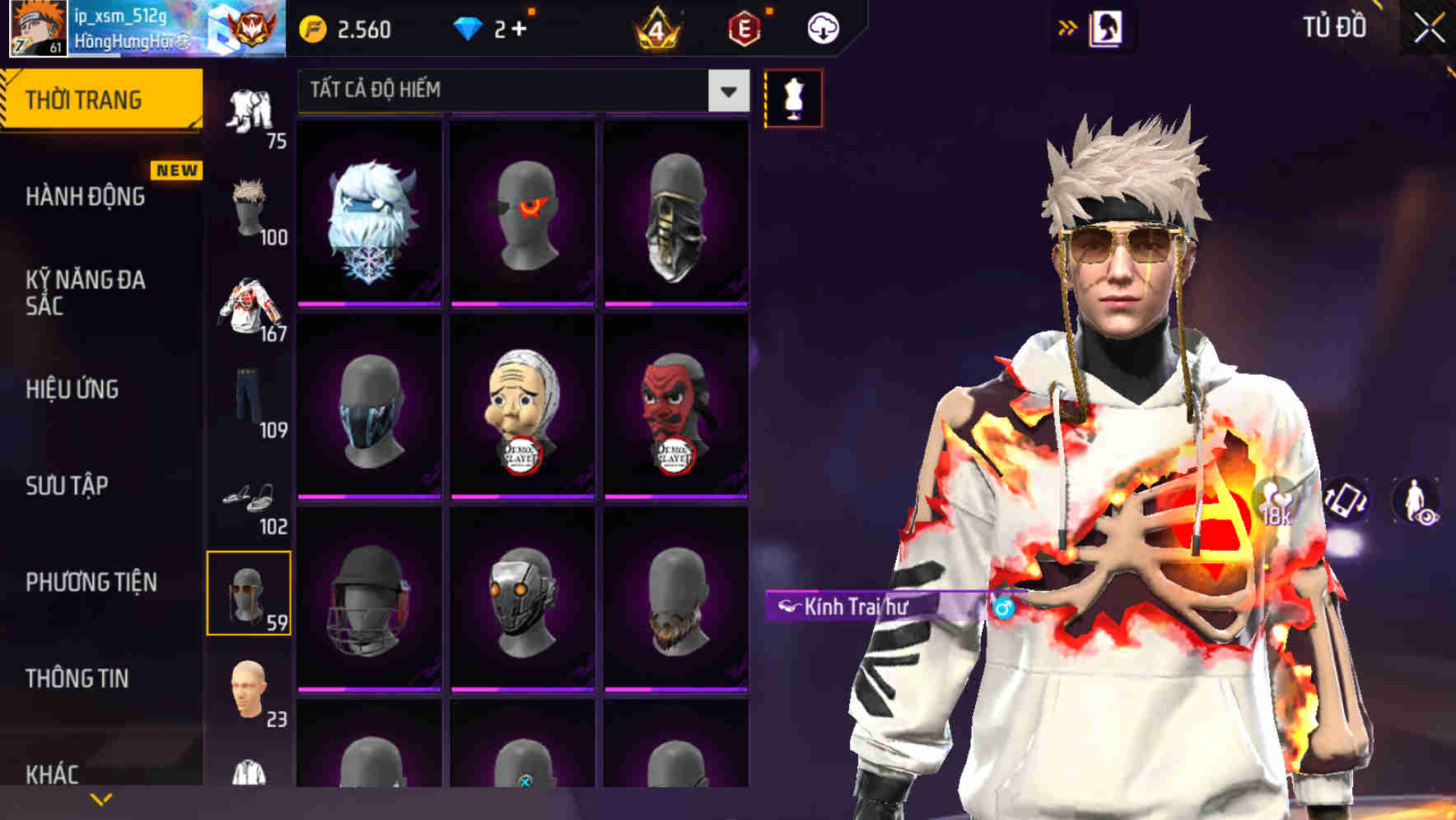Expand the sidebar using the bottom chevron
Screen dimensions: 1456x820
point(101,798)
